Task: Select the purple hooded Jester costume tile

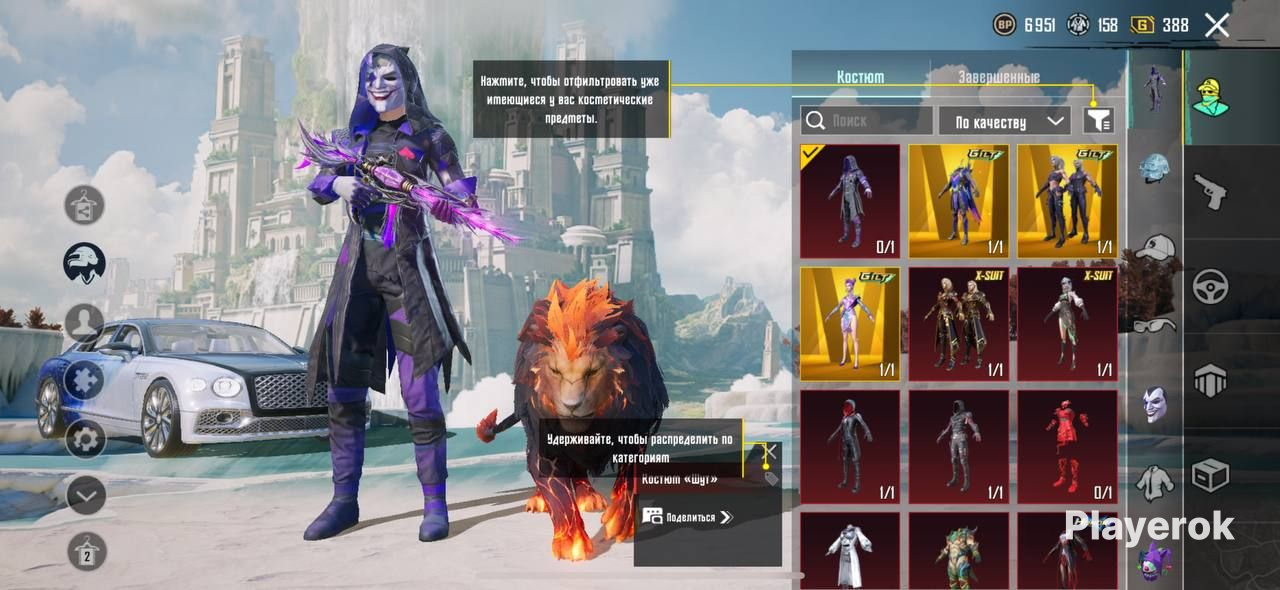Action: 850,201
